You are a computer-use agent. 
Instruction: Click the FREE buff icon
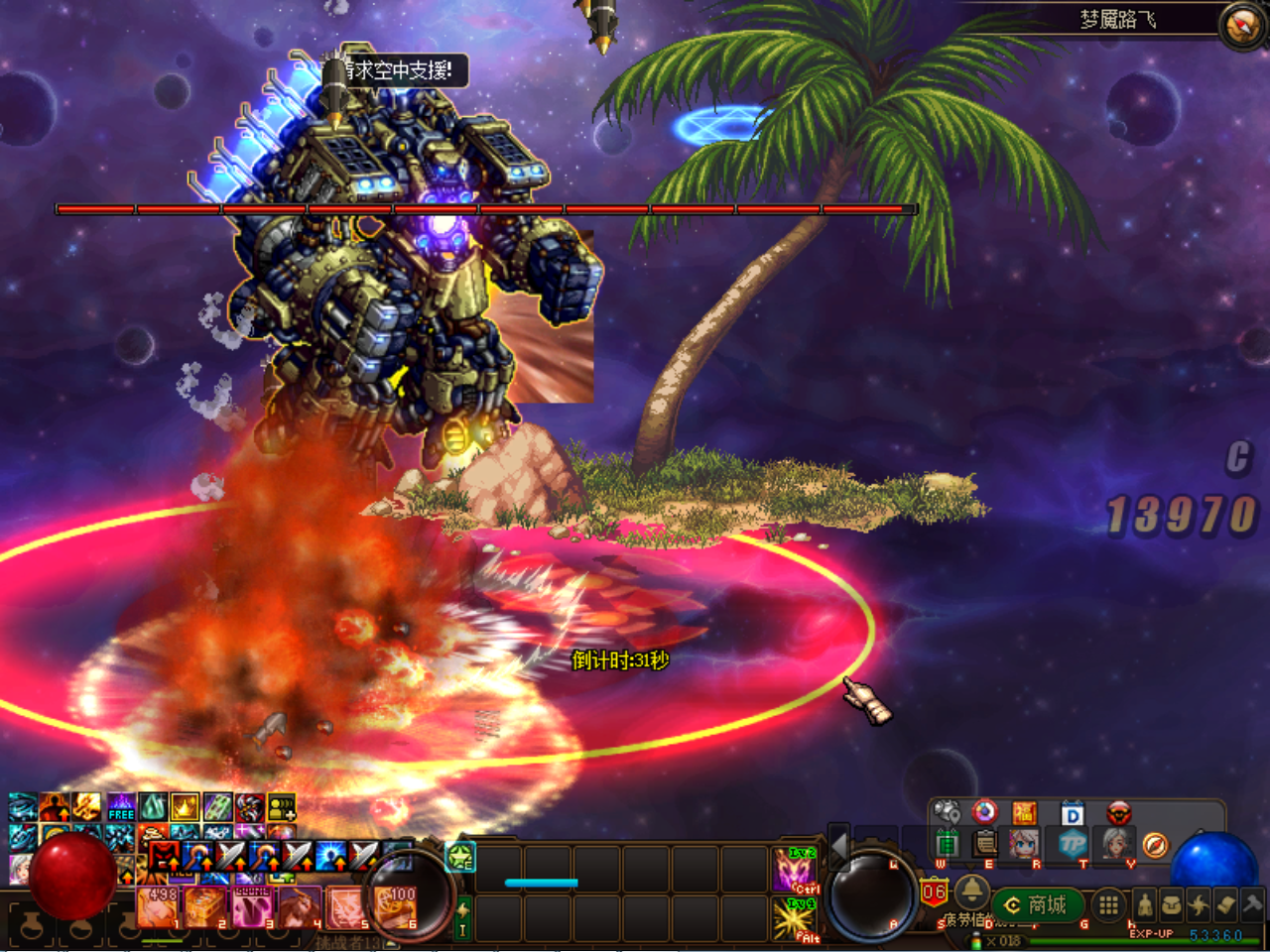point(121,807)
